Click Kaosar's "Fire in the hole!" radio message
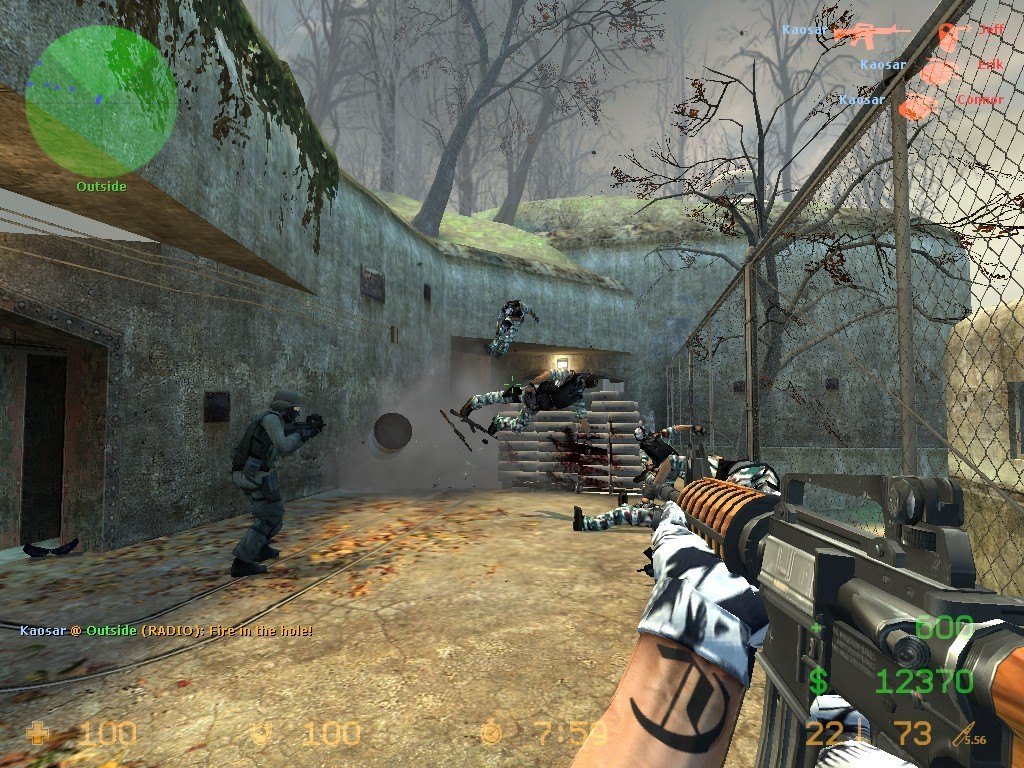1024x768 pixels. pyautogui.click(x=166, y=631)
